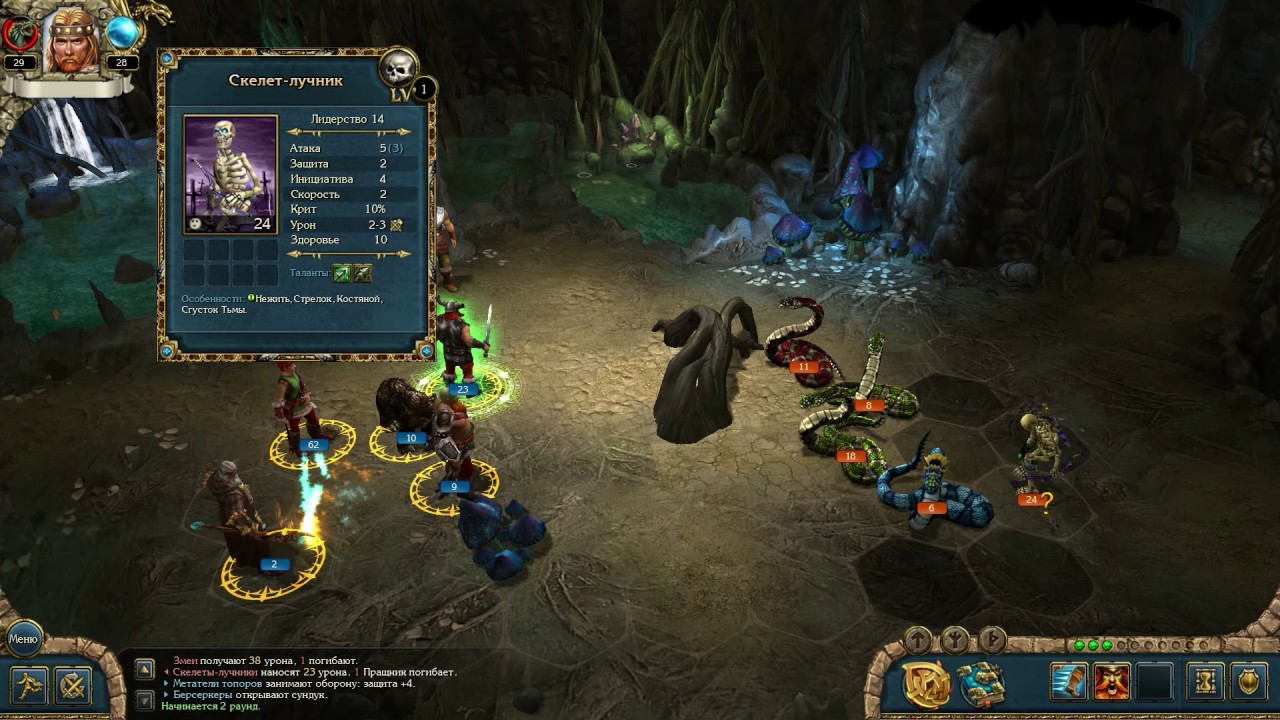Viewport: 1280px width, 720px height.
Task: Choose the golden shield defend button
Action: click(x=1249, y=682)
